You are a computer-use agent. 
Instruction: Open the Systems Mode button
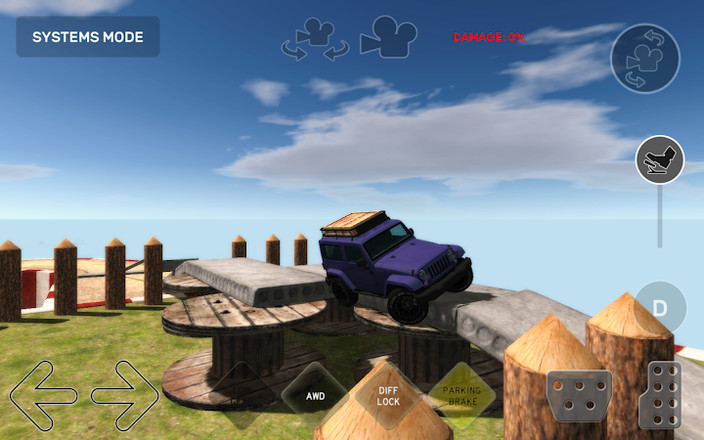point(88,37)
